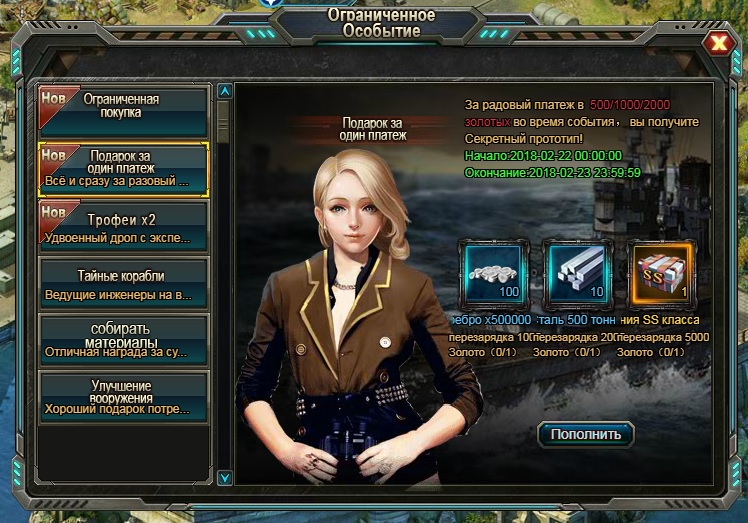Show the Улучшение вооружения event
This screenshot has height=523, width=748.
click(x=123, y=397)
